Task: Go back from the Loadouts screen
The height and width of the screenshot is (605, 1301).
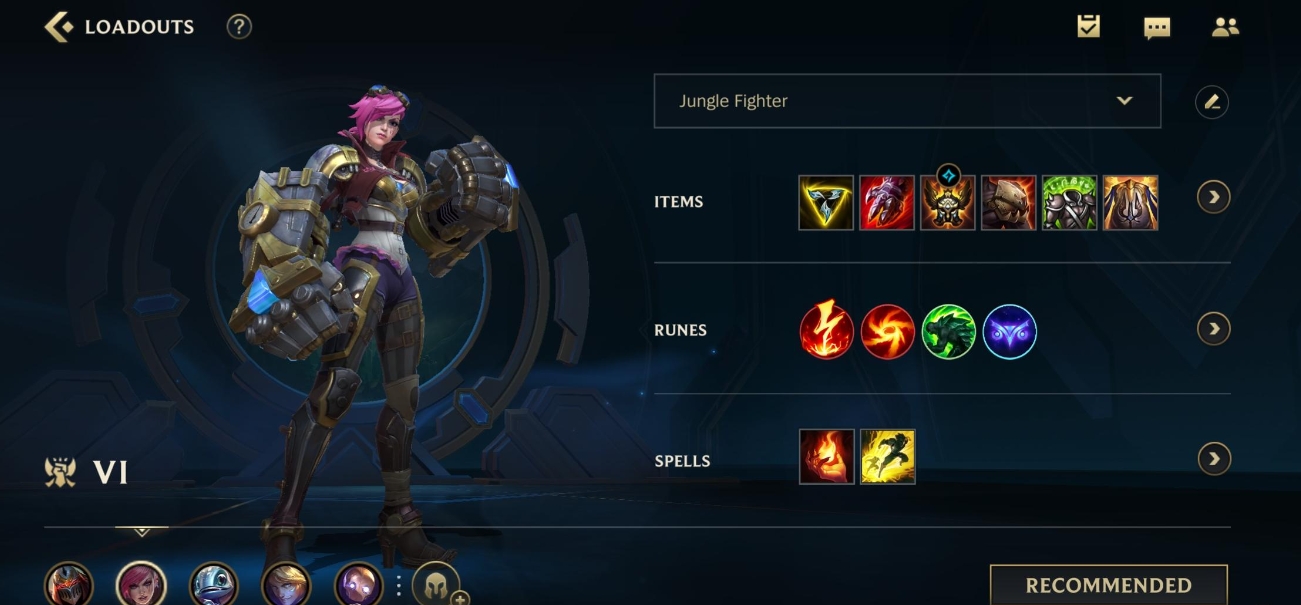Action: click(x=60, y=27)
